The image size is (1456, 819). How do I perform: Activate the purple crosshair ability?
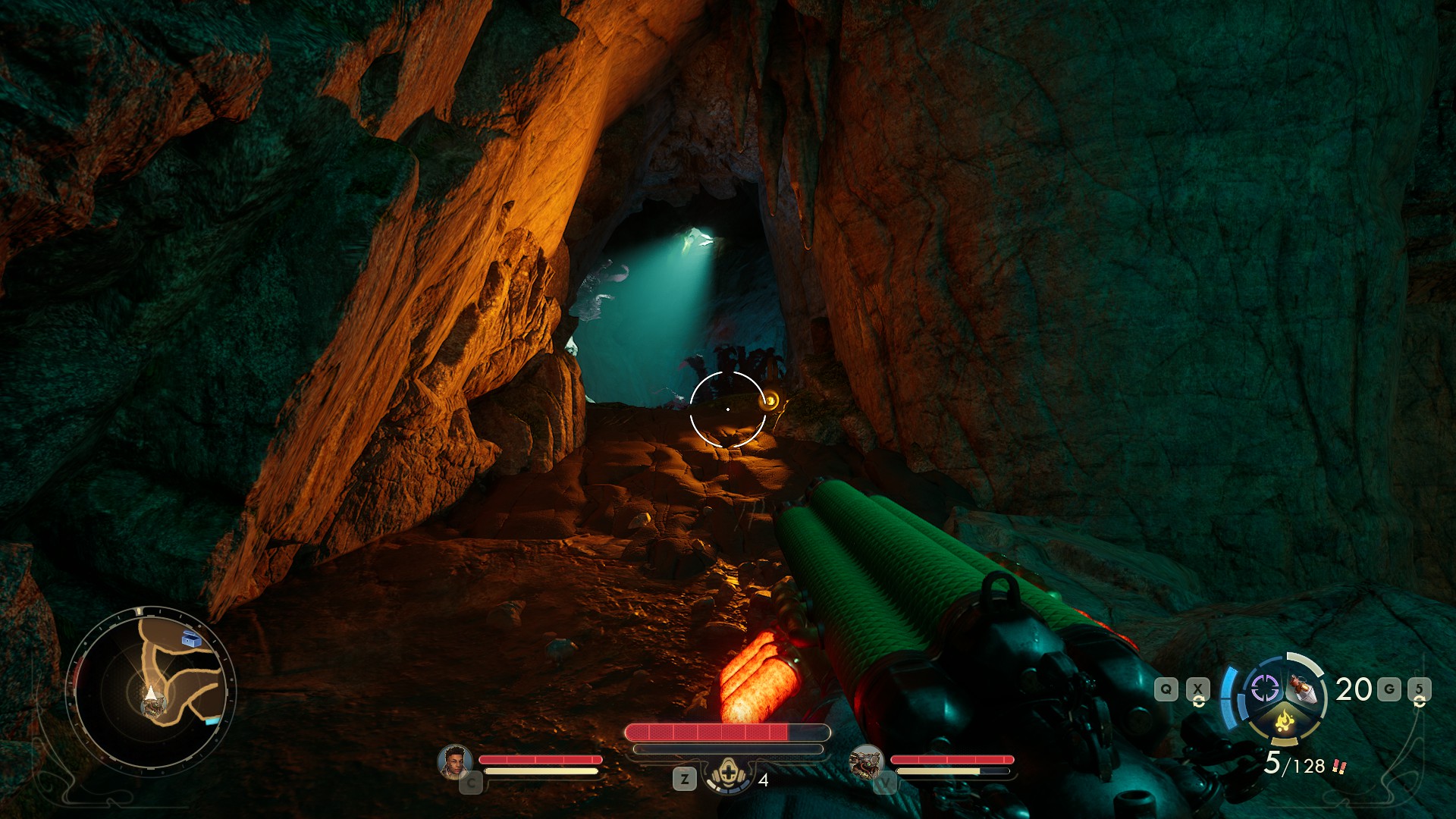coord(1264,689)
